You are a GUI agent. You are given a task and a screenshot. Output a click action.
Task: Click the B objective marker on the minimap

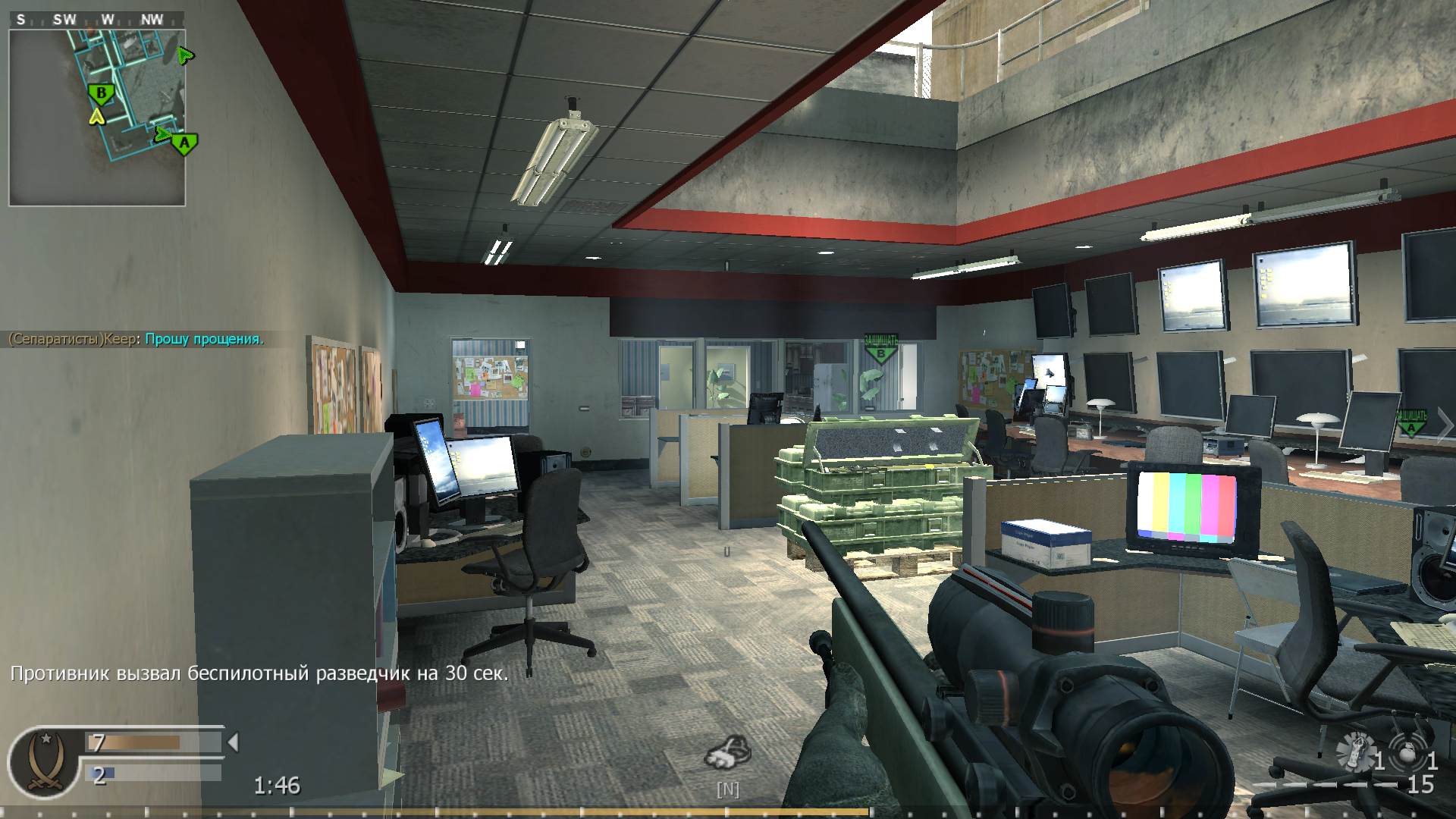coord(101,93)
